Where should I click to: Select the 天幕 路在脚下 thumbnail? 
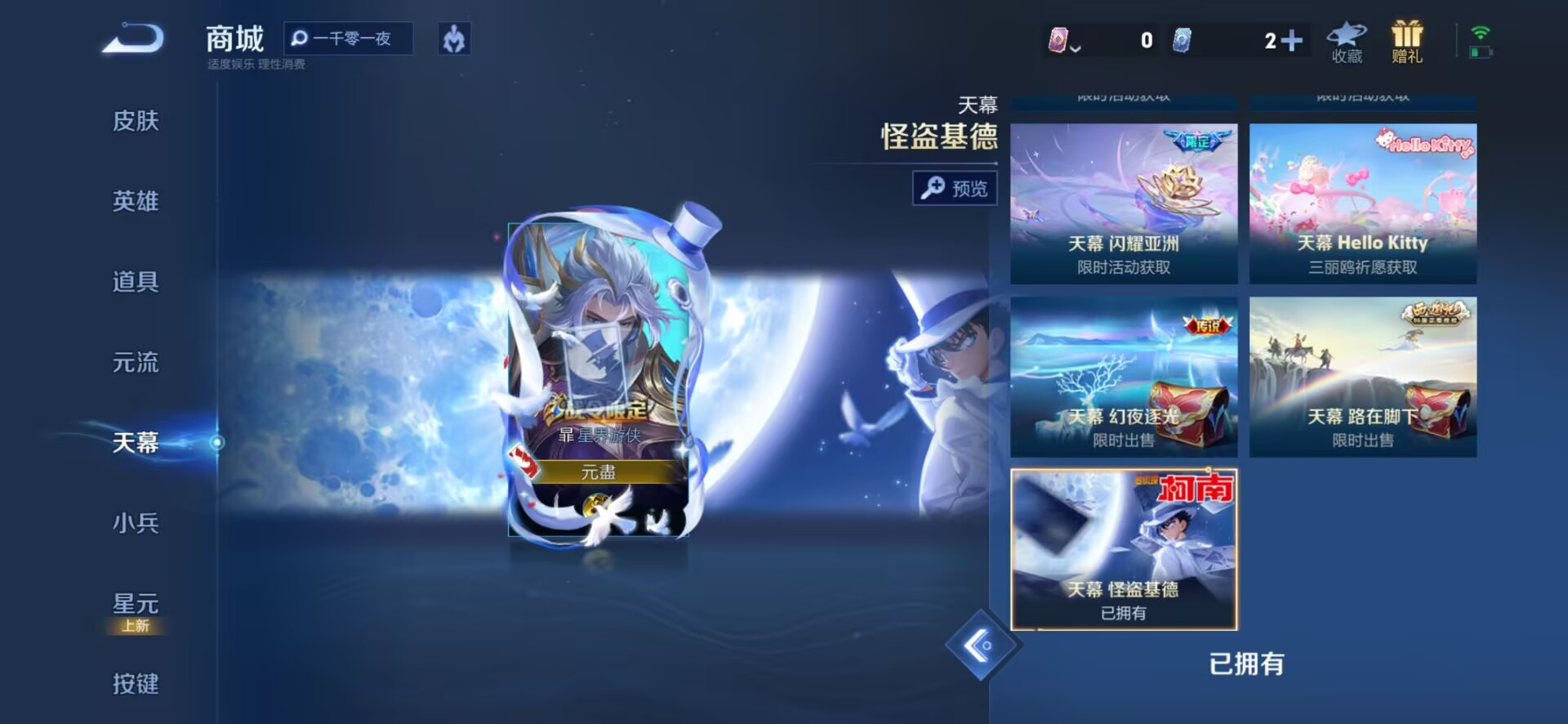[1362, 377]
